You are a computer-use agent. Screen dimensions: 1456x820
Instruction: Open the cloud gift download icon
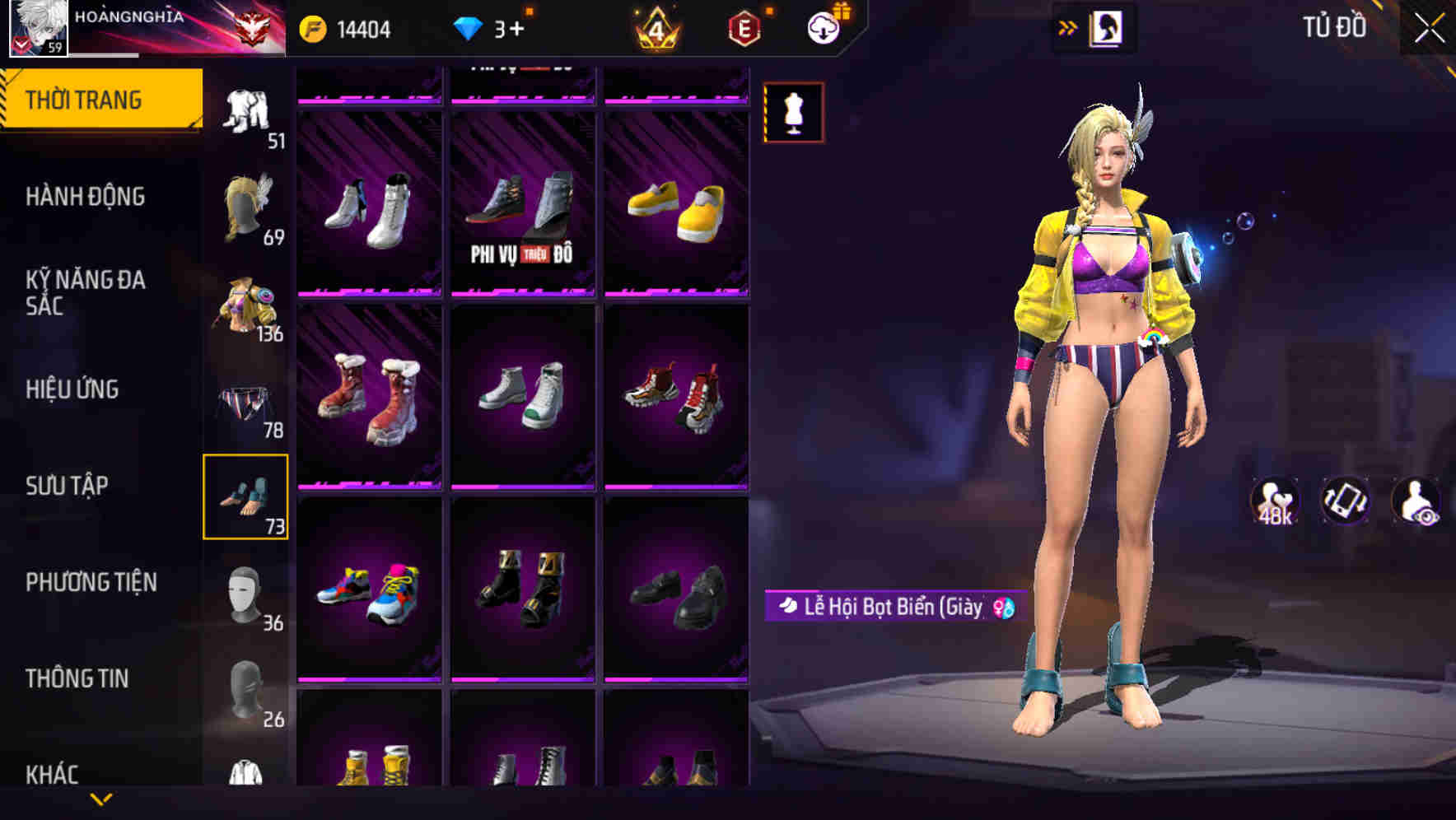(x=826, y=26)
